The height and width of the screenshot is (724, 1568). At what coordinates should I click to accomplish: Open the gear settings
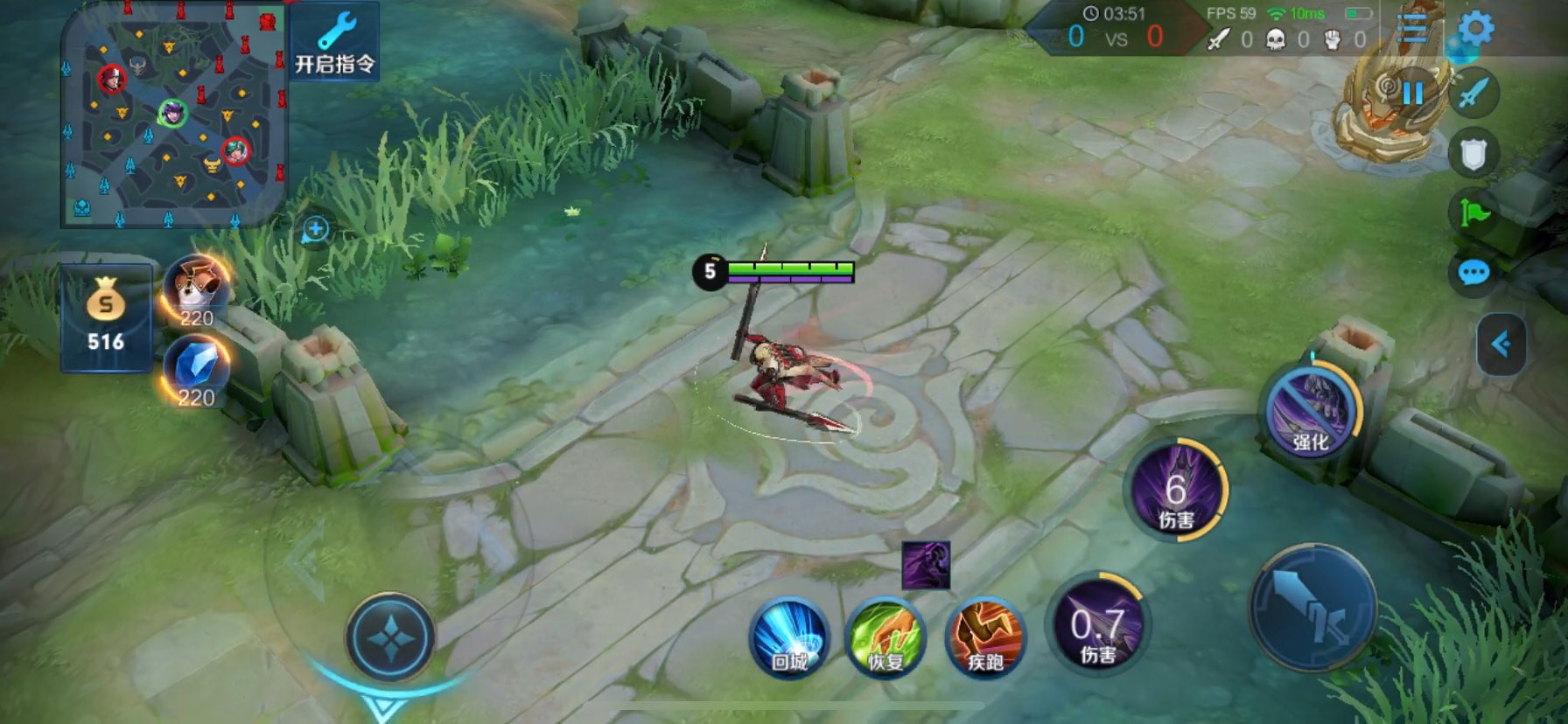[x=1476, y=29]
